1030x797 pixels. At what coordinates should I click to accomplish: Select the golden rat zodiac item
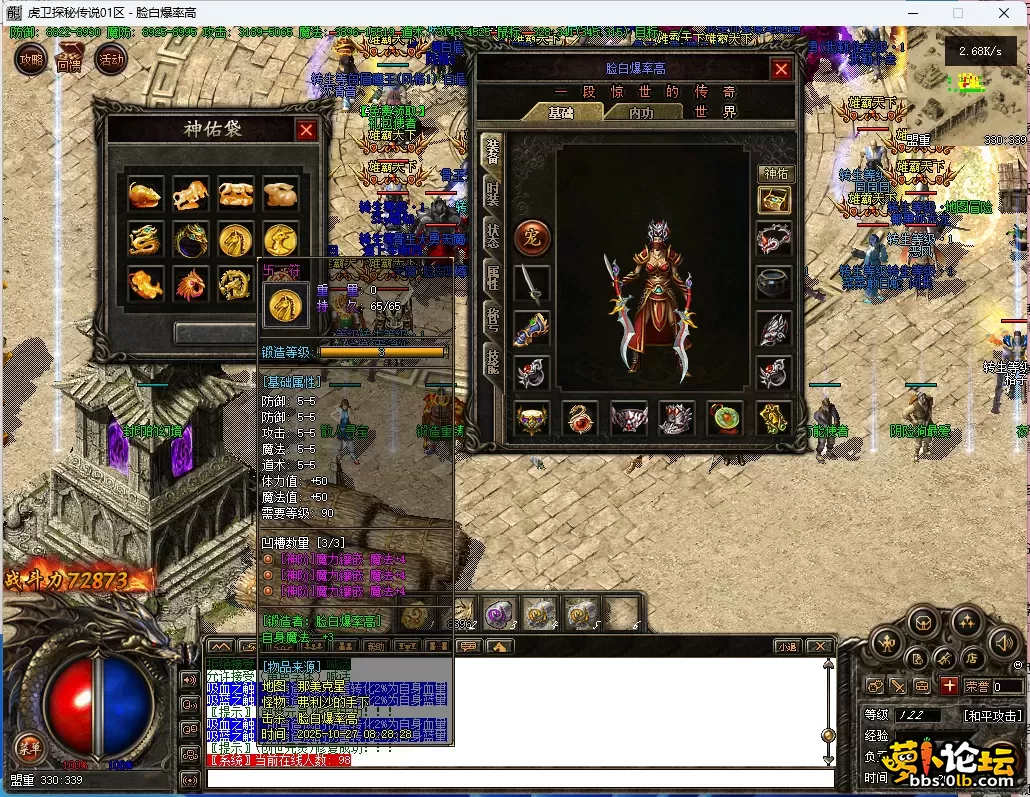(145, 194)
